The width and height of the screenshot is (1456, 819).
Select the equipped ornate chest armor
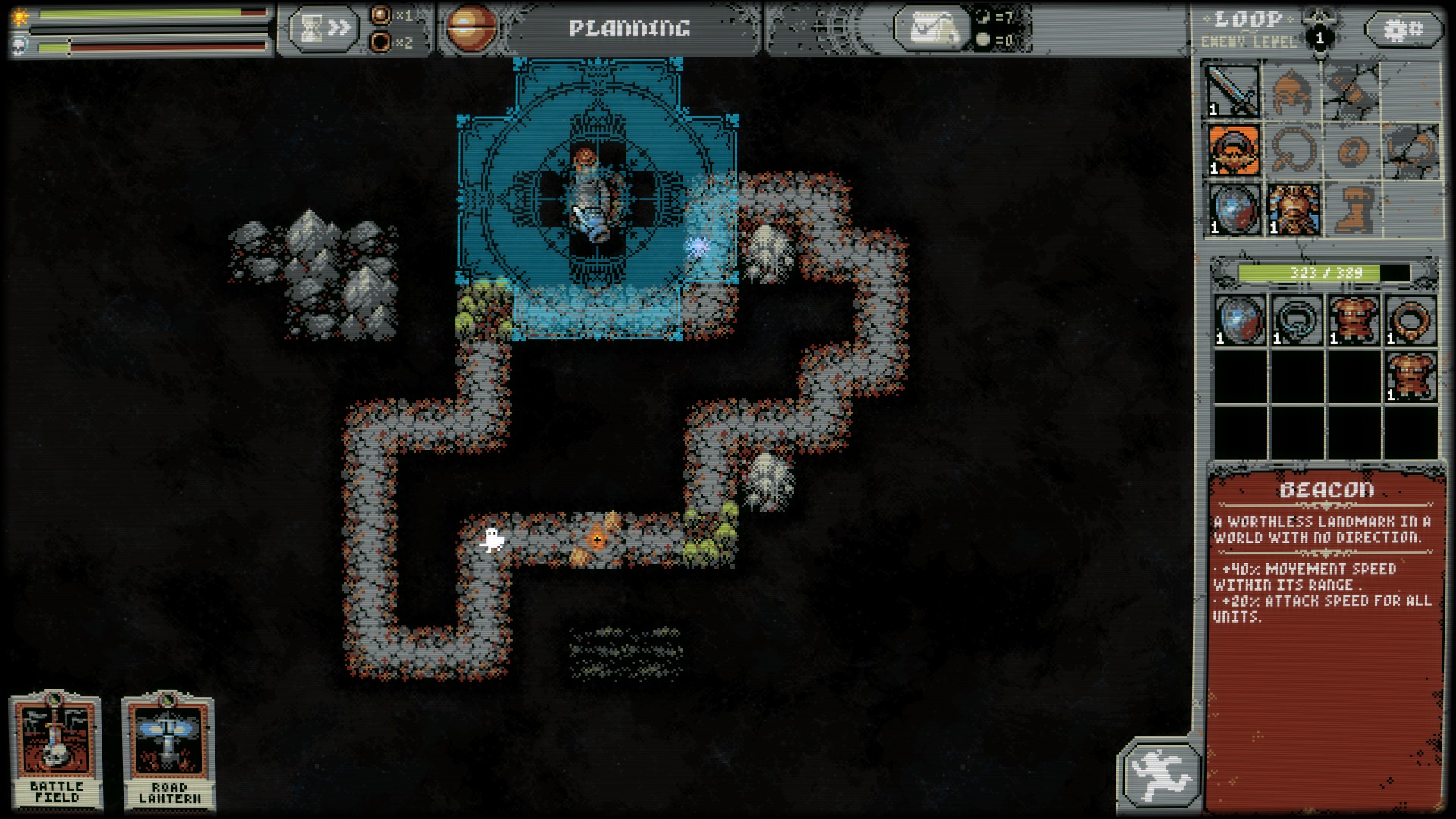[x=1293, y=209]
